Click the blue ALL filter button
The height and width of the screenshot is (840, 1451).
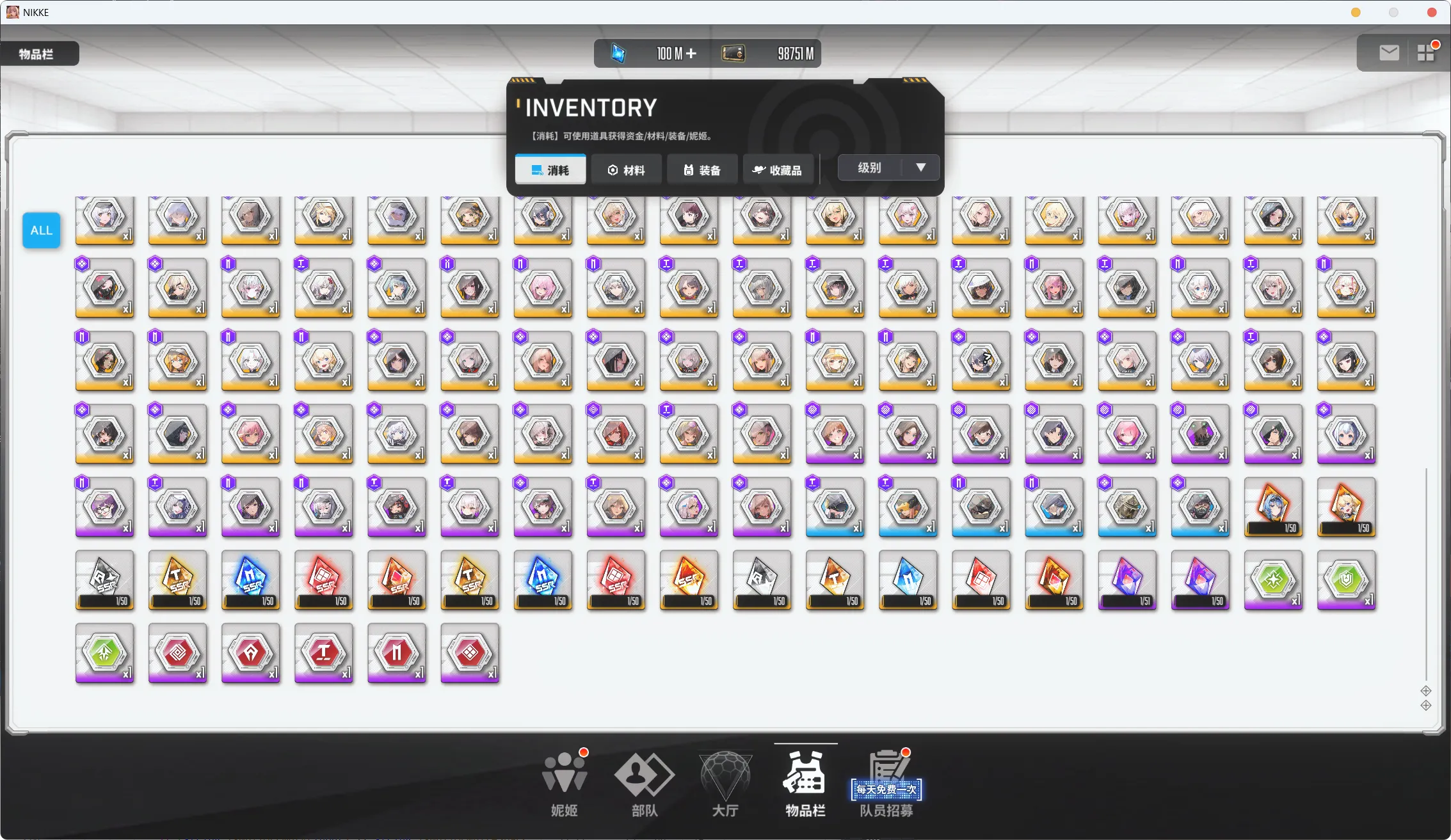[x=42, y=230]
